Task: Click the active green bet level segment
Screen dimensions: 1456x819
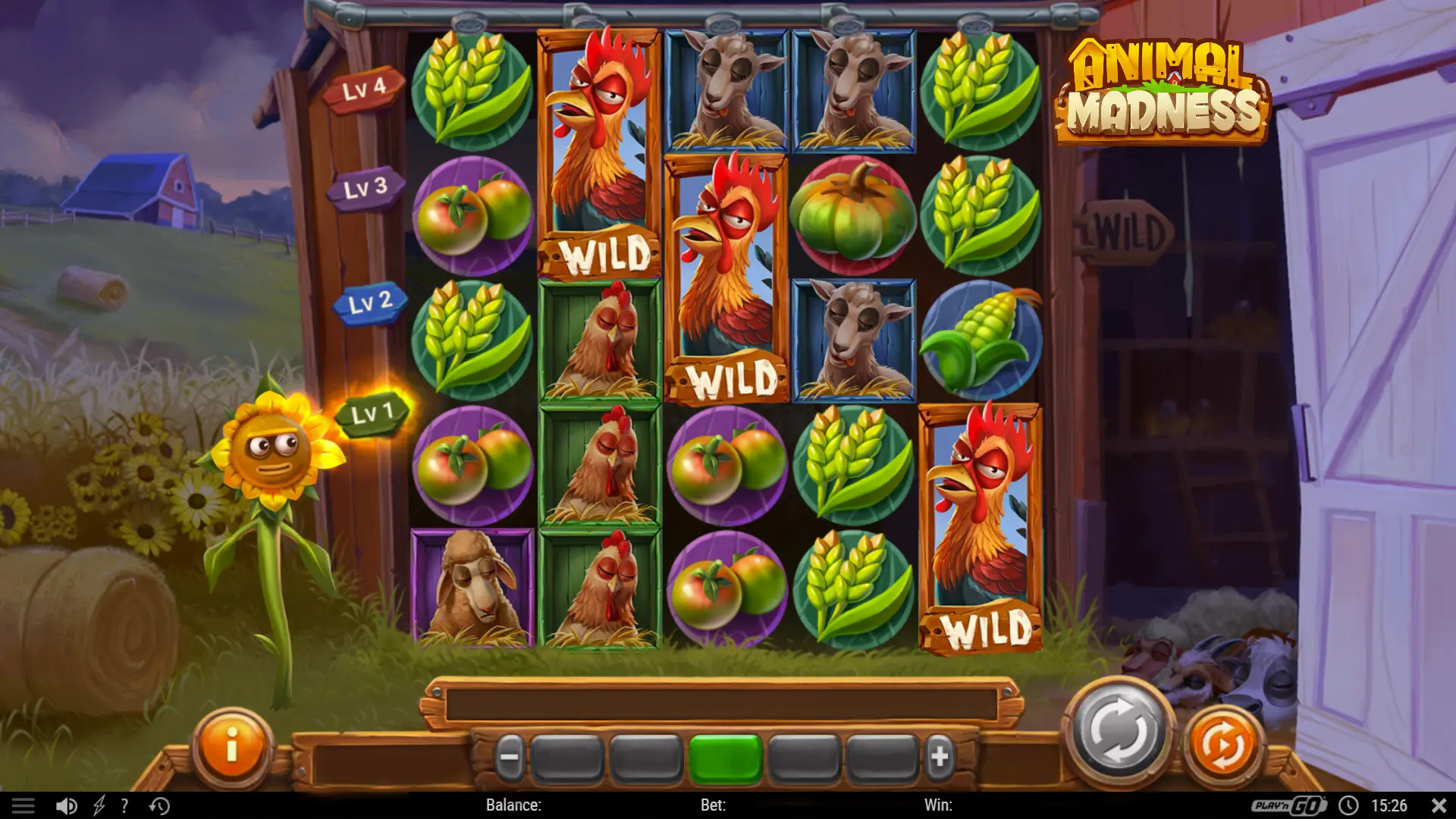Action: [x=727, y=755]
